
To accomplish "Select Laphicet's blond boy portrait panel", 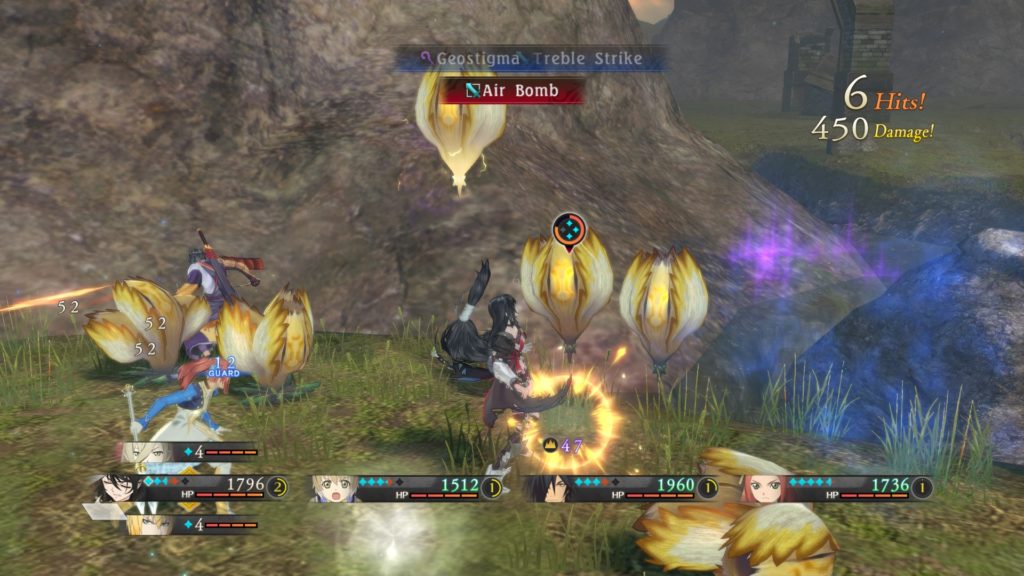I will click(335, 488).
